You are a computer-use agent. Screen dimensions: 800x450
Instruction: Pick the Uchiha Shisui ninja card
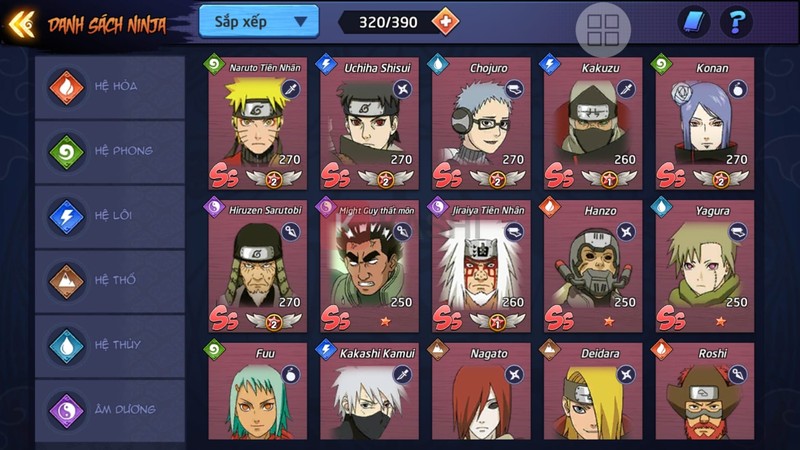point(369,122)
